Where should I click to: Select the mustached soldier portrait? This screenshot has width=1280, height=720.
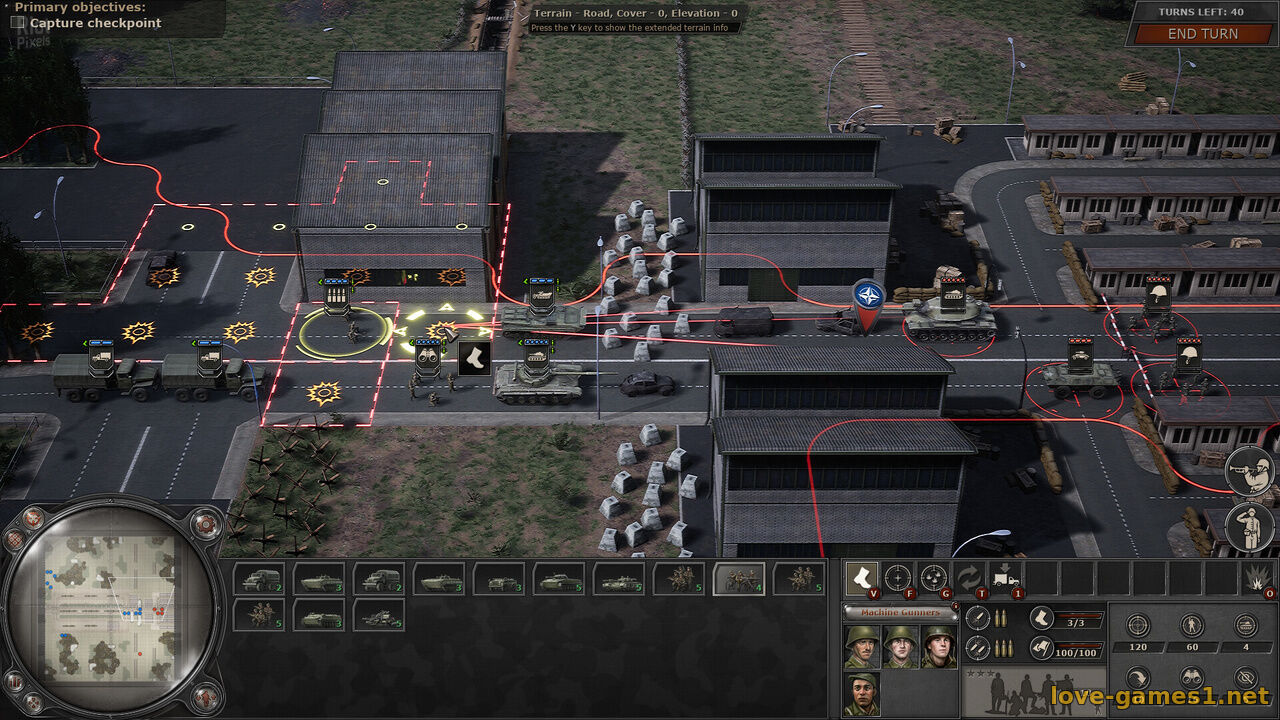[x=861, y=647]
